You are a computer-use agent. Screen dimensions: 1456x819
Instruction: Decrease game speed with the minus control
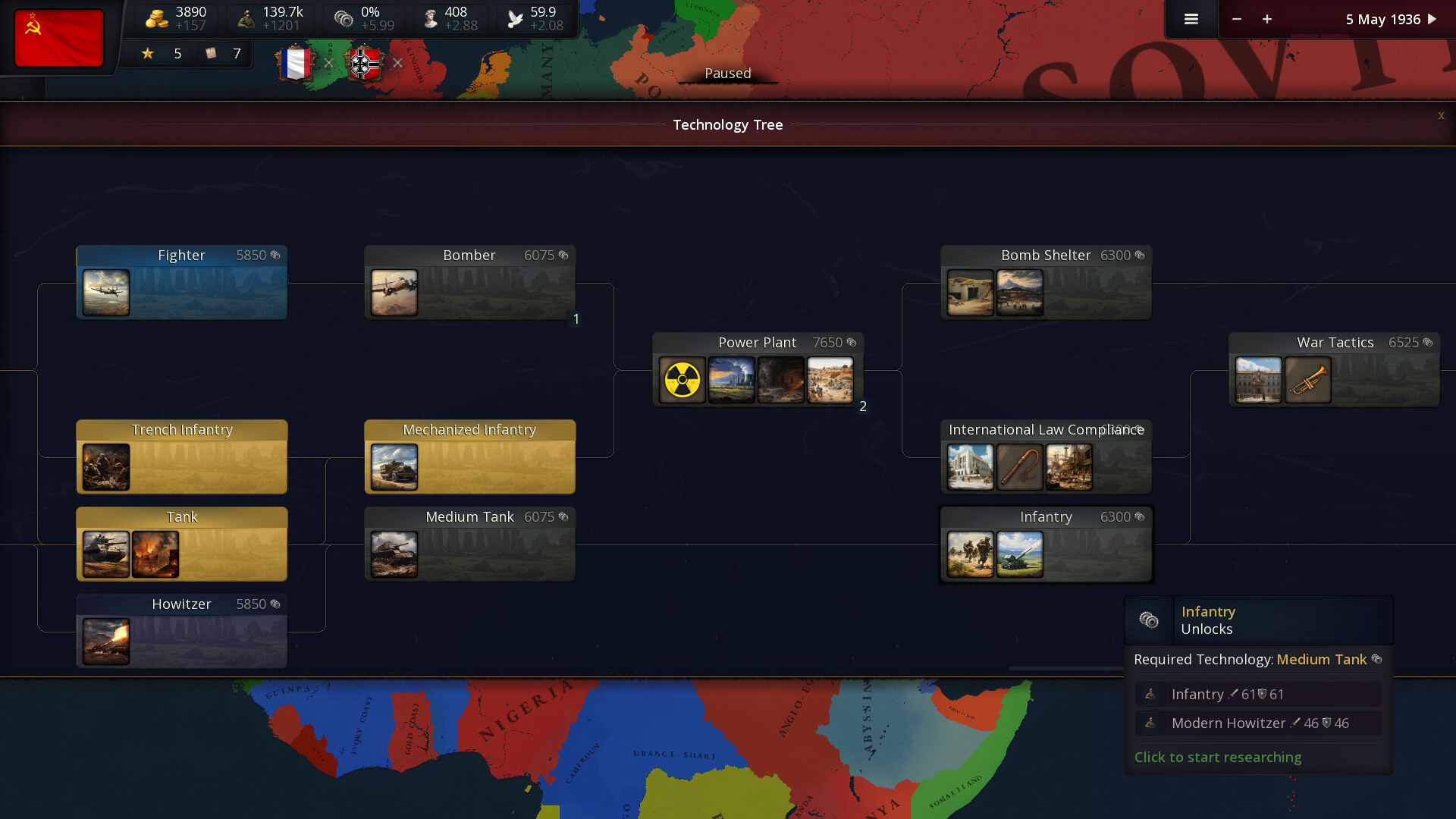click(1237, 19)
